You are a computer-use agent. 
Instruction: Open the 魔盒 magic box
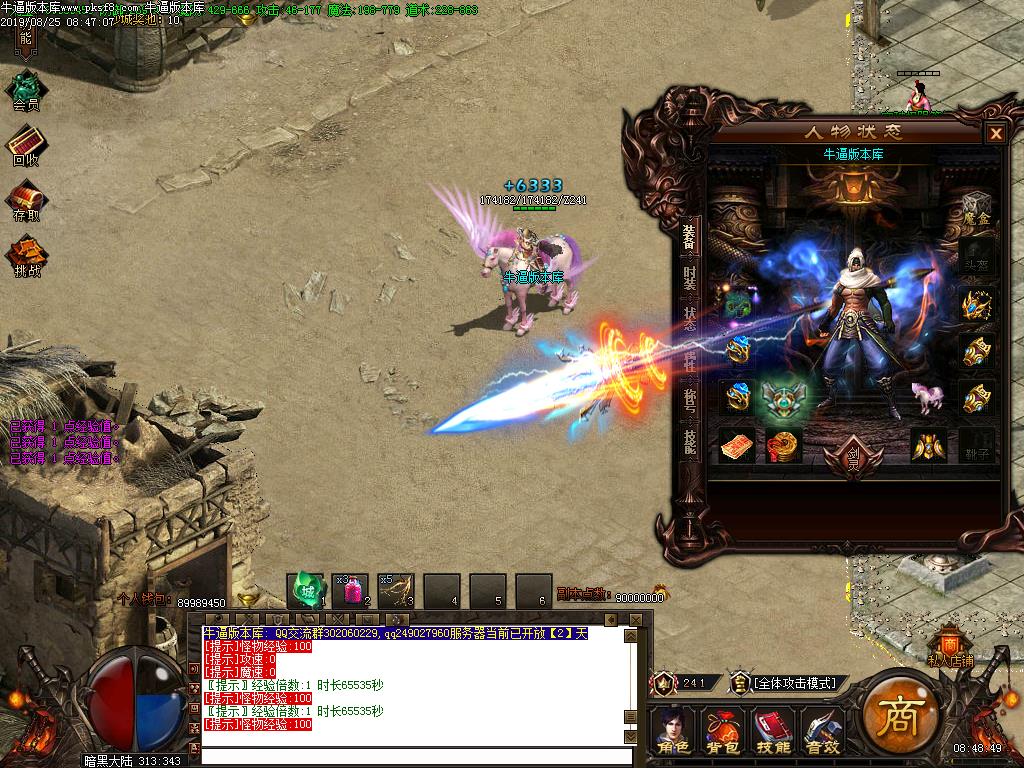click(x=977, y=207)
